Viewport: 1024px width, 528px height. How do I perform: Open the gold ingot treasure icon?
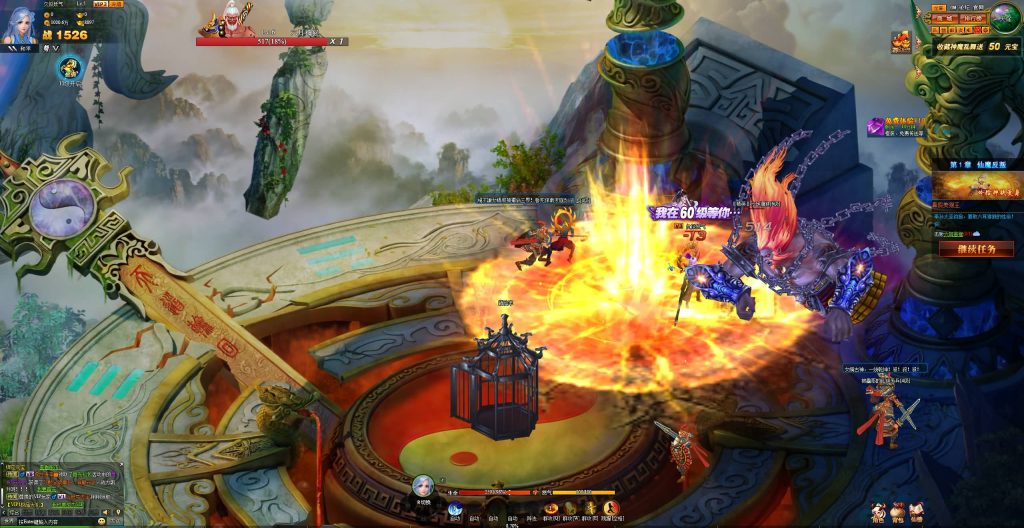[902, 41]
